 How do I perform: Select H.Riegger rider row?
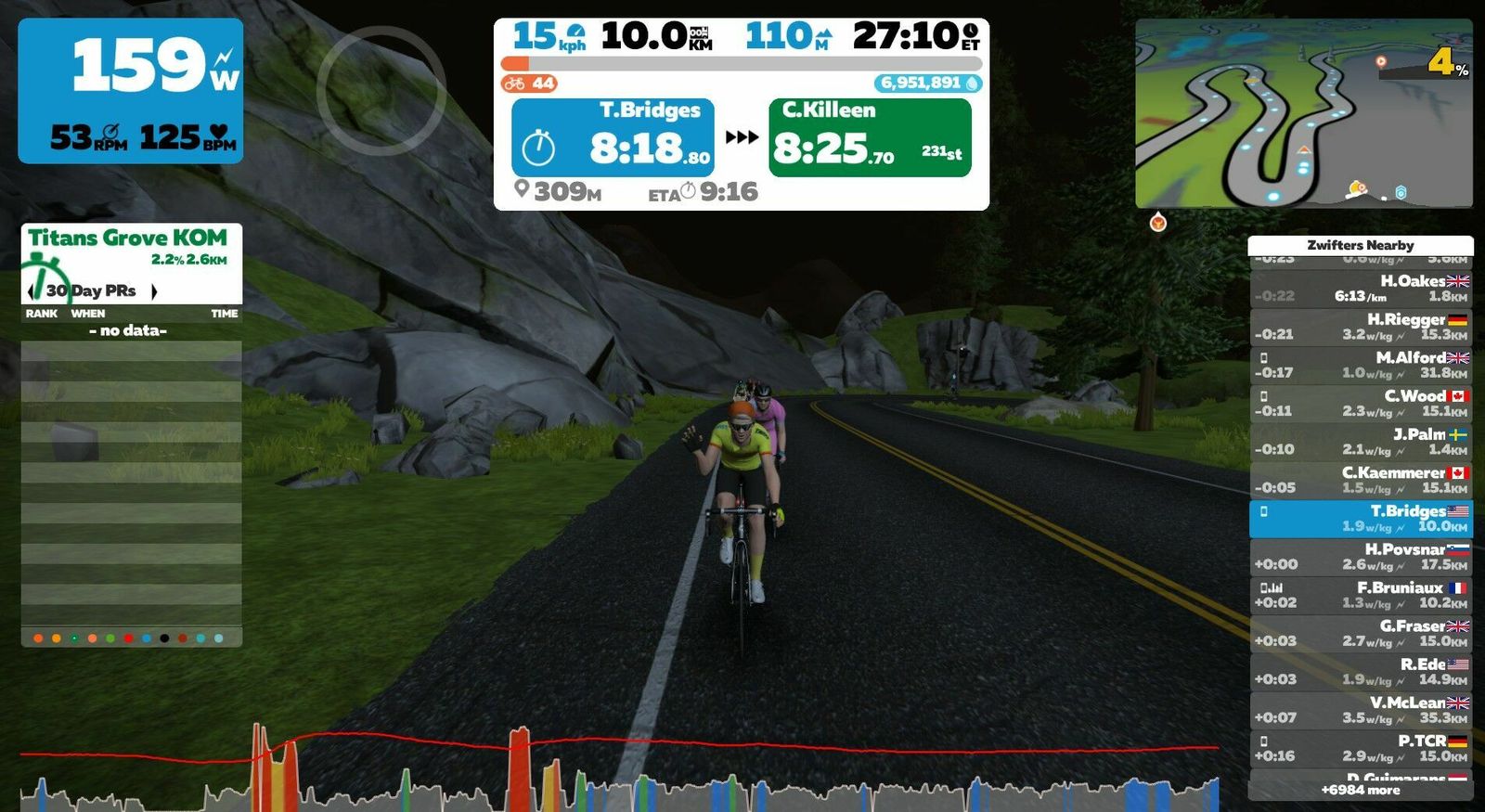click(x=1361, y=327)
